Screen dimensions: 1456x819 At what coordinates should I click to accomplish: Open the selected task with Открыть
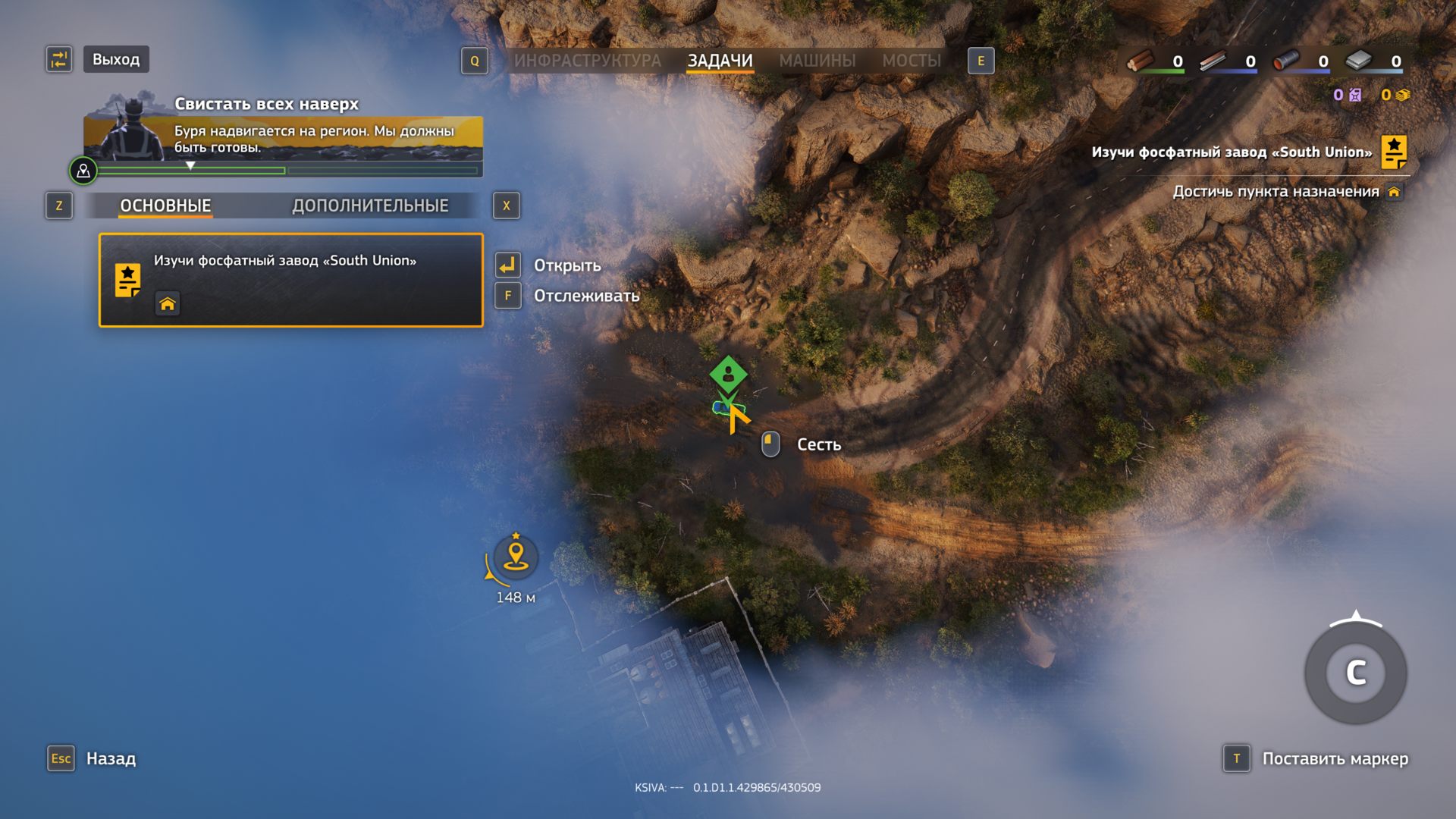(566, 265)
